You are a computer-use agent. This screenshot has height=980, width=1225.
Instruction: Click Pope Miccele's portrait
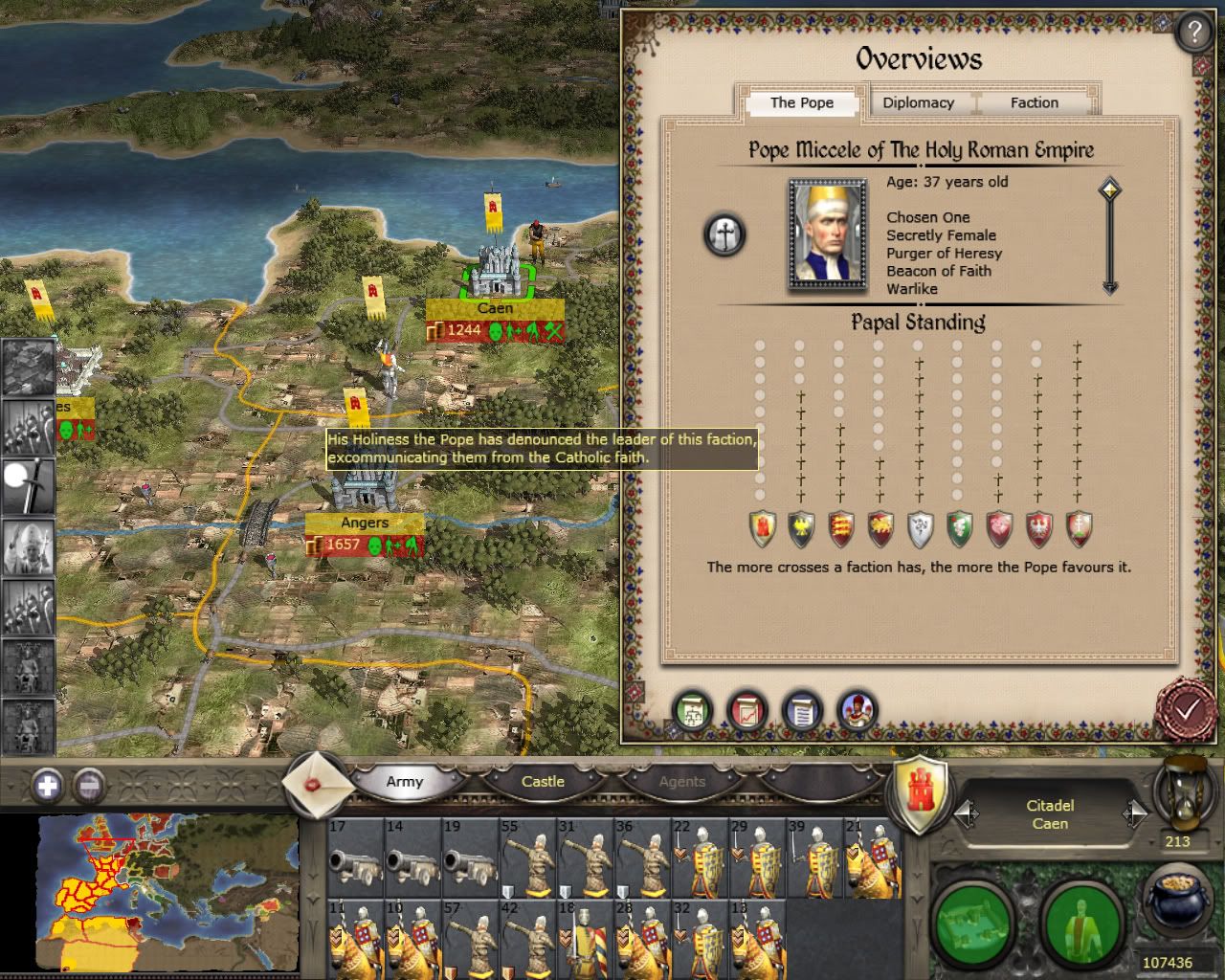click(x=826, y=233)
